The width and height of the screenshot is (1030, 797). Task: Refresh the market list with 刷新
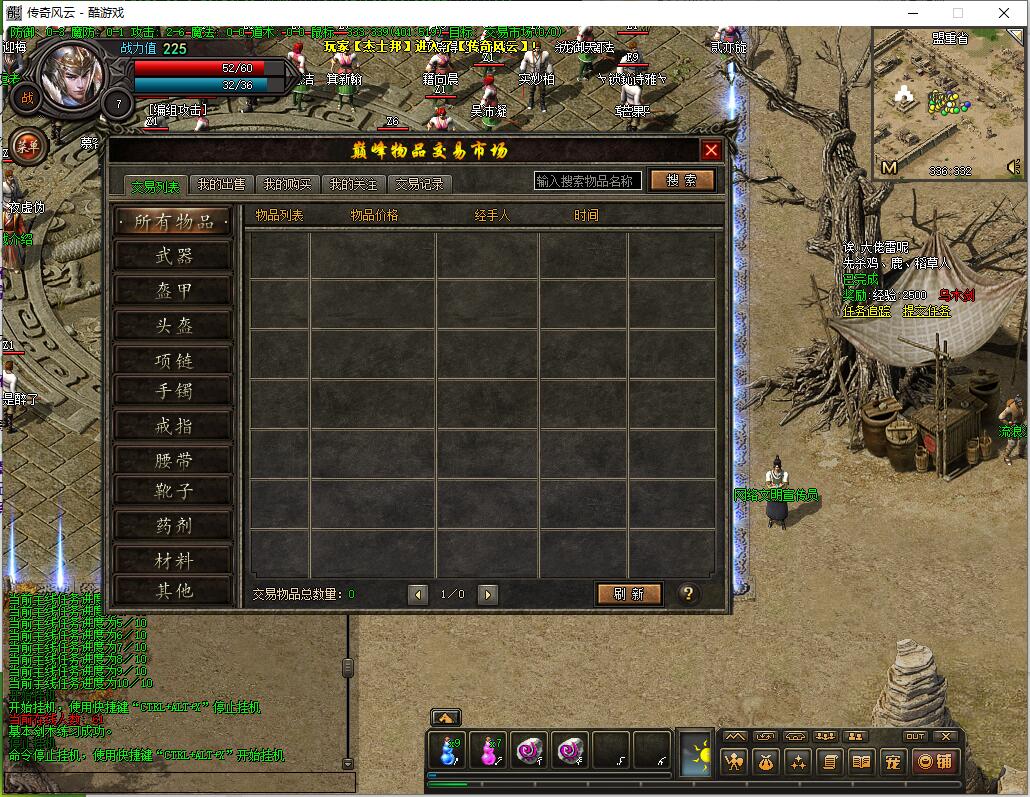[x=630, y=594]
